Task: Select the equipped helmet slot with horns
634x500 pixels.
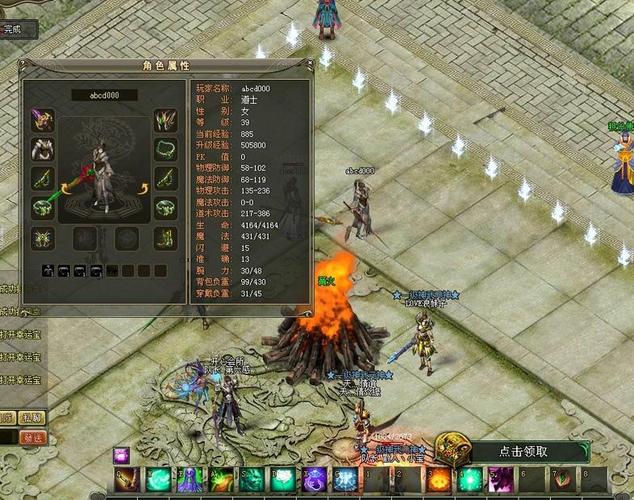Action: coord(164,121)
